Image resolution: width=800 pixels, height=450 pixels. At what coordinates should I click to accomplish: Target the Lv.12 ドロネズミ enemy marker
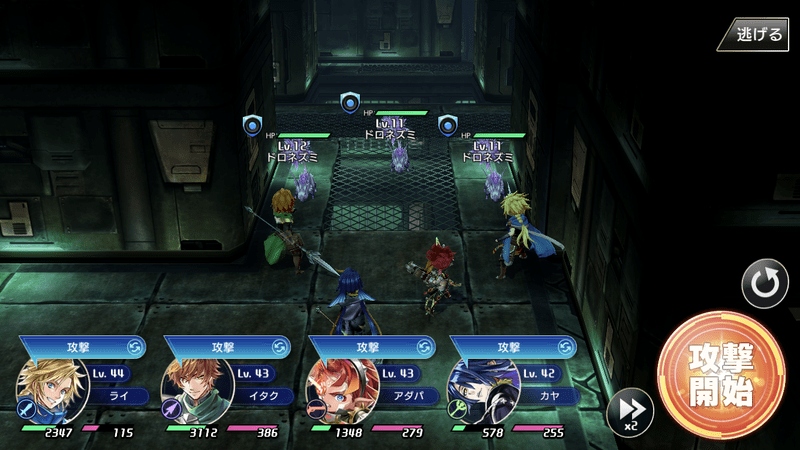click(252, 125)
